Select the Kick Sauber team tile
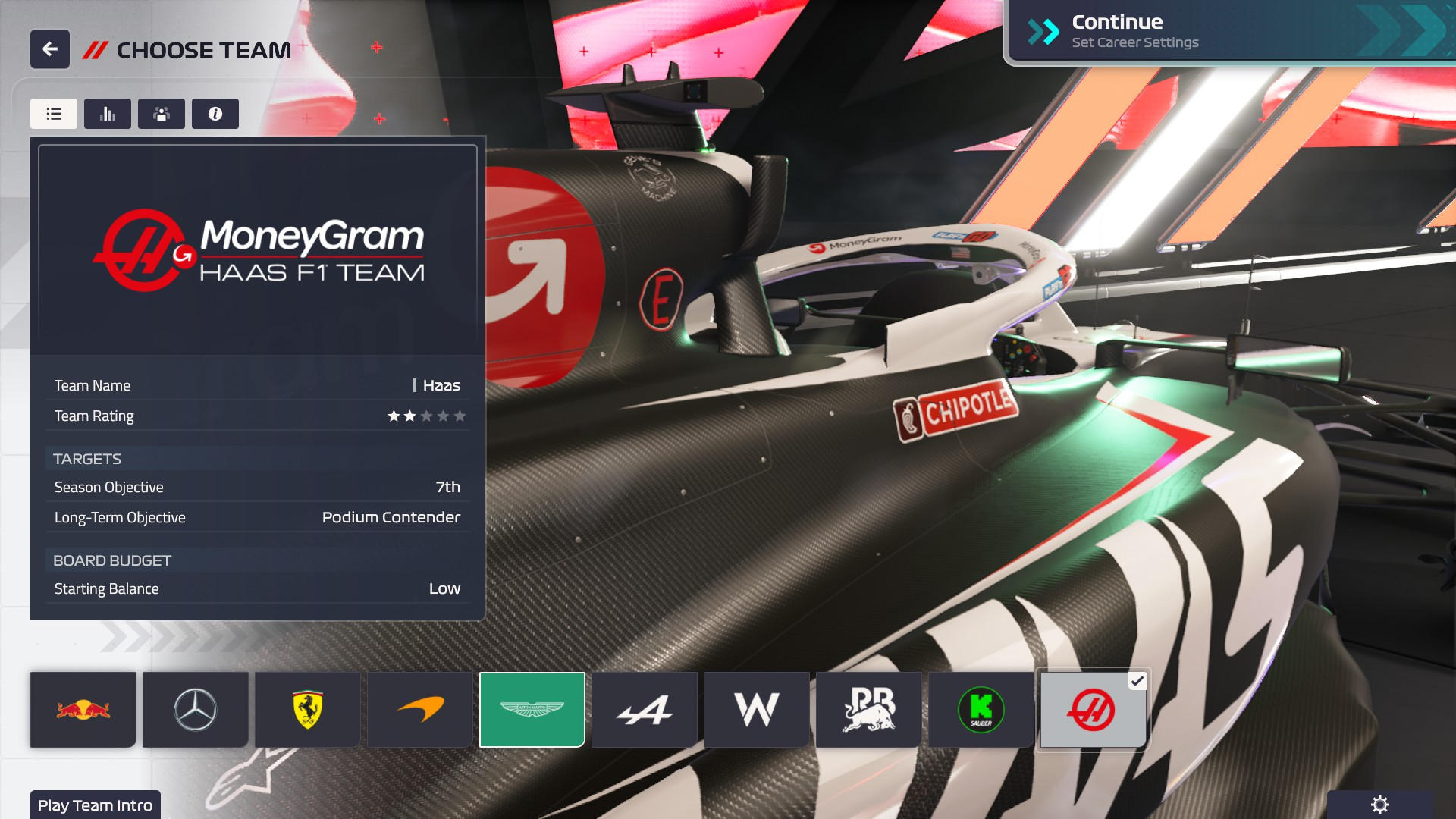Viewport: 1456px width, 819px height. click(x=981, y=710)
